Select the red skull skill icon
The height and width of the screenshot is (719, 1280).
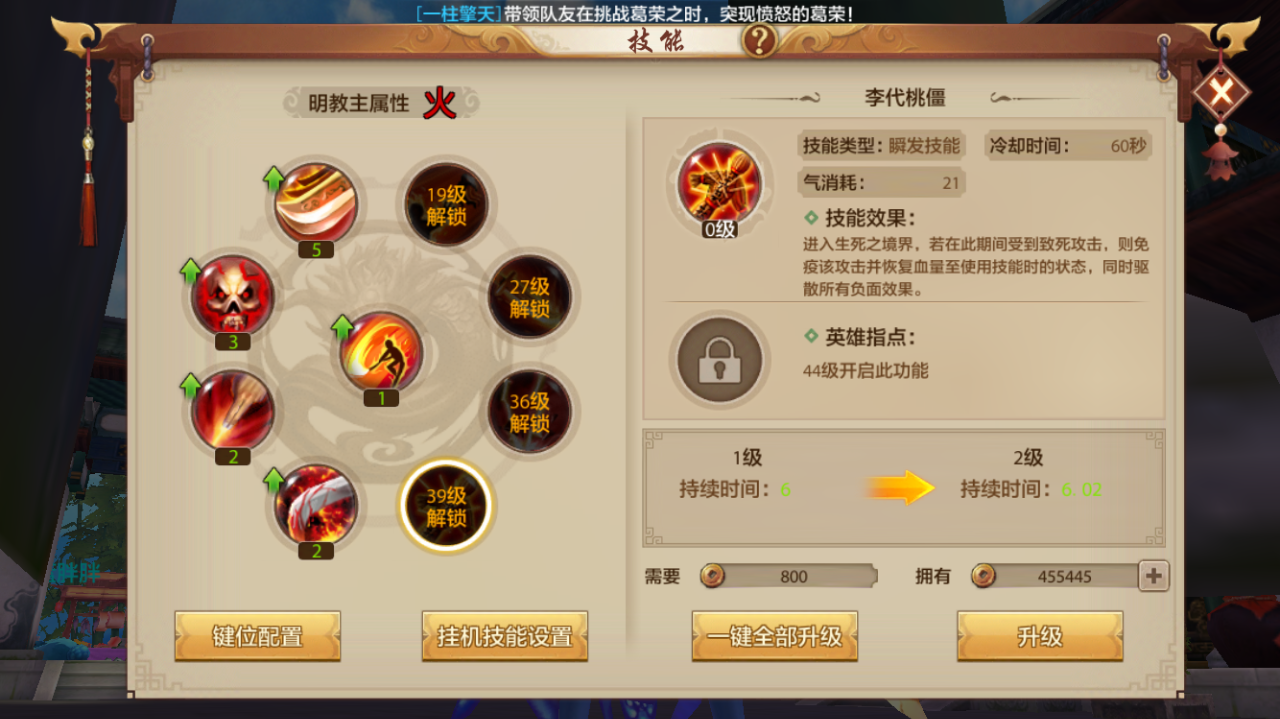tap(232, 296)
